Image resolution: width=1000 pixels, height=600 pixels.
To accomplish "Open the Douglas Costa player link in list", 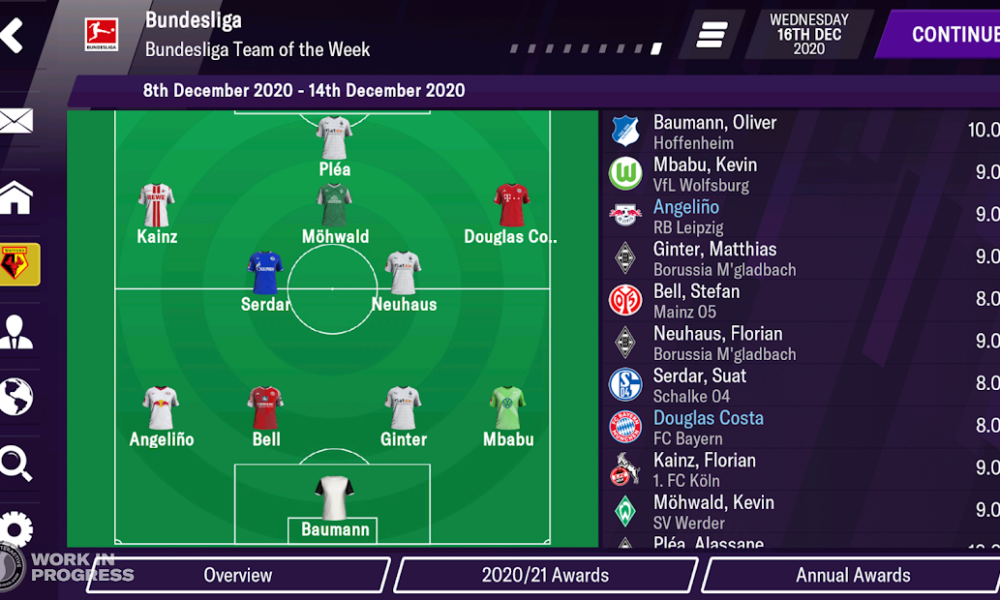I will pos(708,418).
